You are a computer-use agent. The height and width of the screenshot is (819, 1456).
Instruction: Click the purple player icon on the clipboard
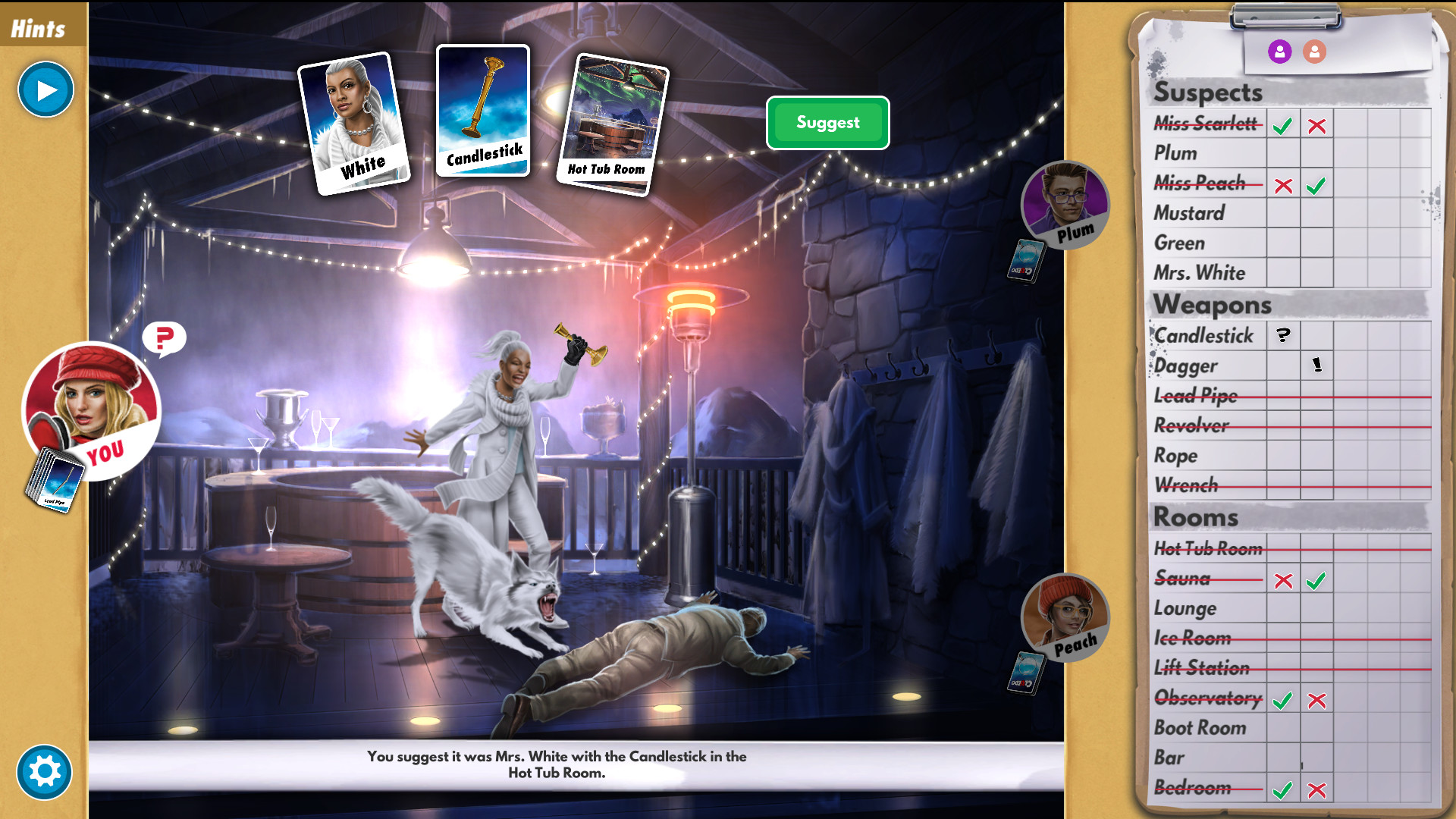click(1279, 52)
